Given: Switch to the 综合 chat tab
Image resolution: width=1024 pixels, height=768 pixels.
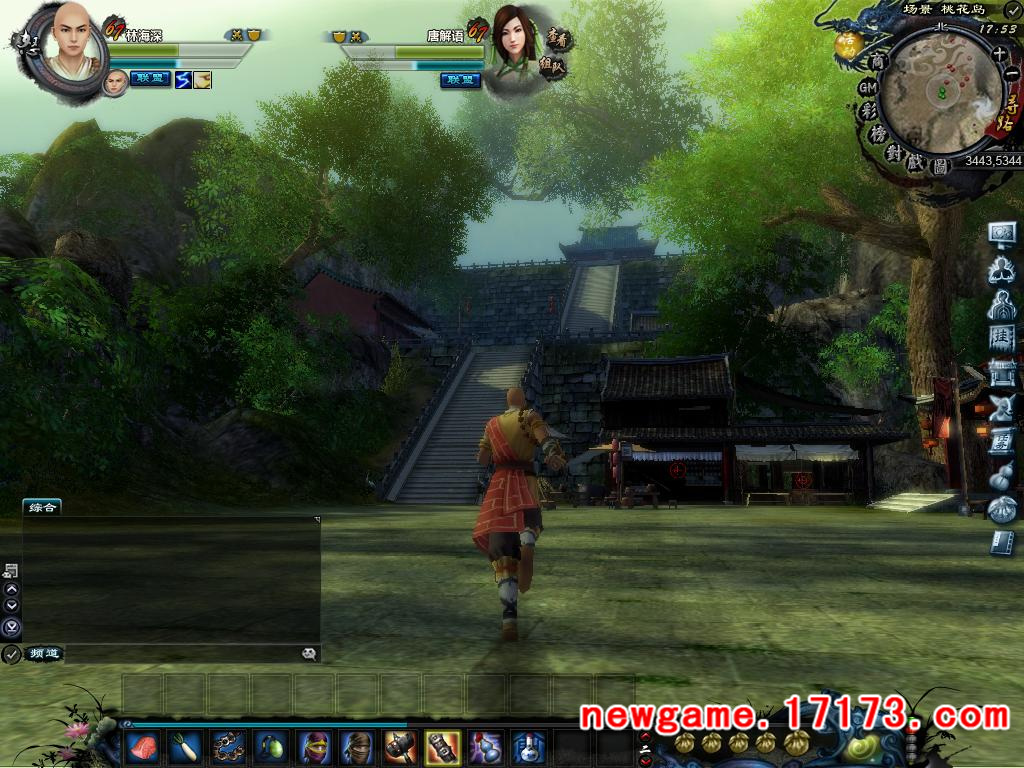Looking at the screenshot, I should (42, 508).
